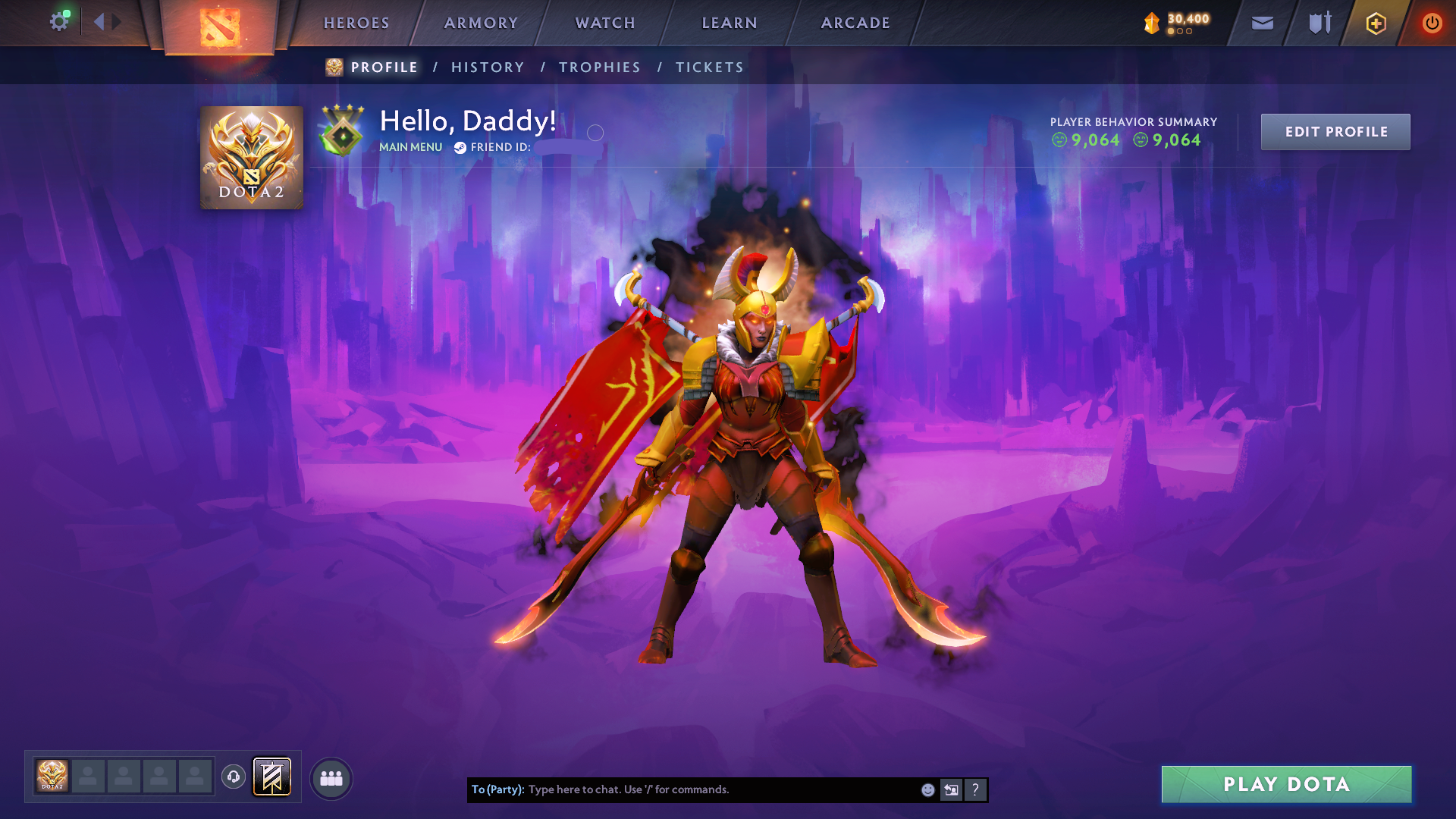
Task: Switch to the Trophies tab
Action: pyautogui.click(x=600, y=67)
